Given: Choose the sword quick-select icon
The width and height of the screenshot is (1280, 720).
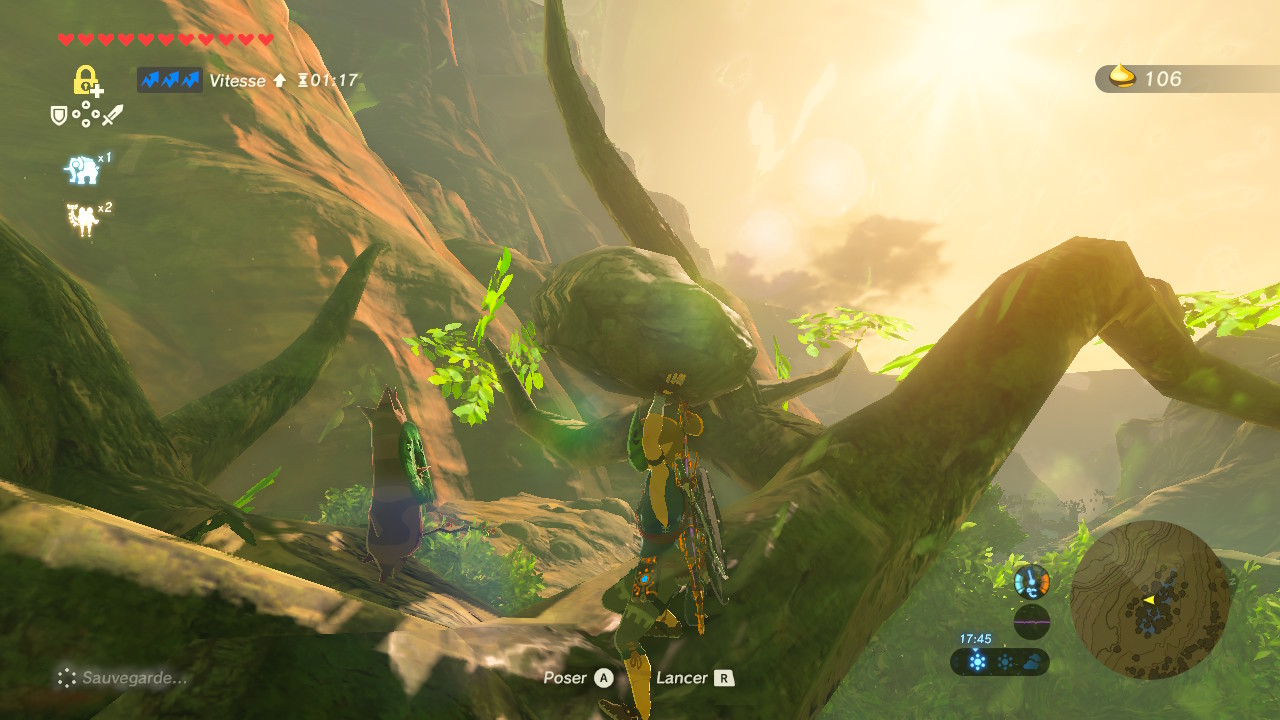Looking at the screenshot, I should 112,116.
